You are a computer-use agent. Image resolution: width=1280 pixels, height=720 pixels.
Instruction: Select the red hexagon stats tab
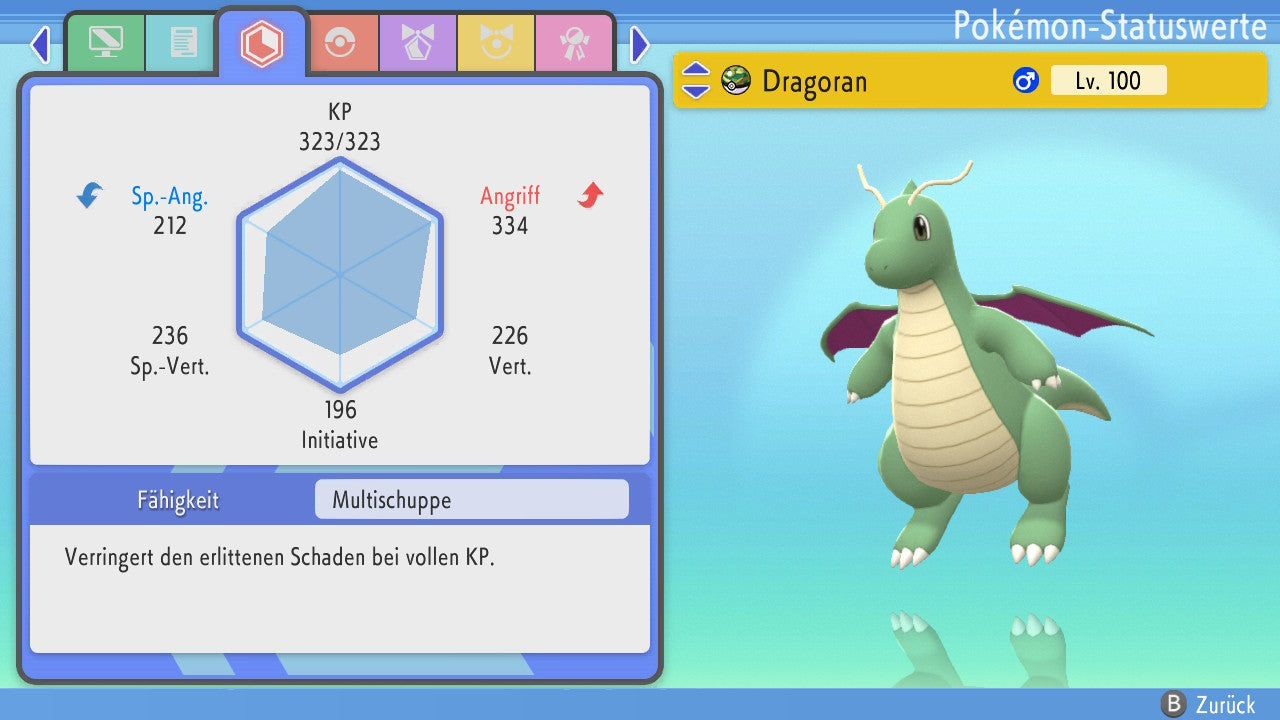tap(262, 43)
